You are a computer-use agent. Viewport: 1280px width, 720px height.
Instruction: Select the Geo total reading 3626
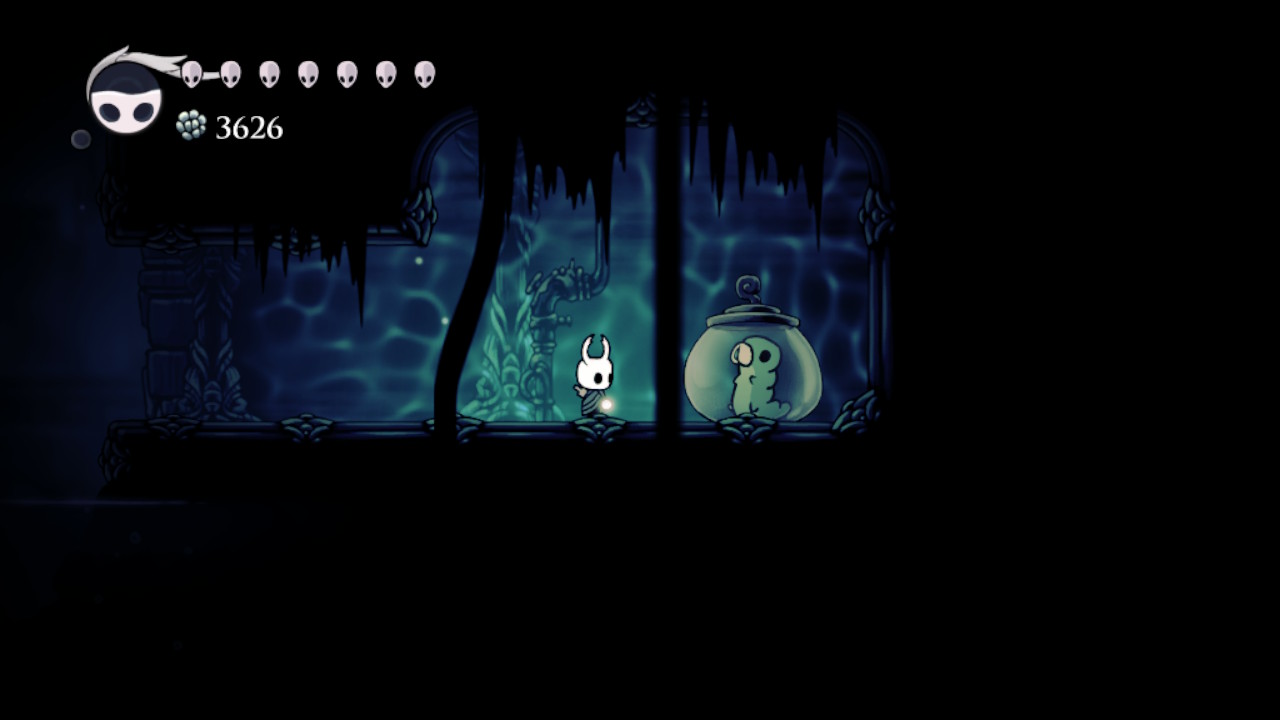click(x=248, y=128)
